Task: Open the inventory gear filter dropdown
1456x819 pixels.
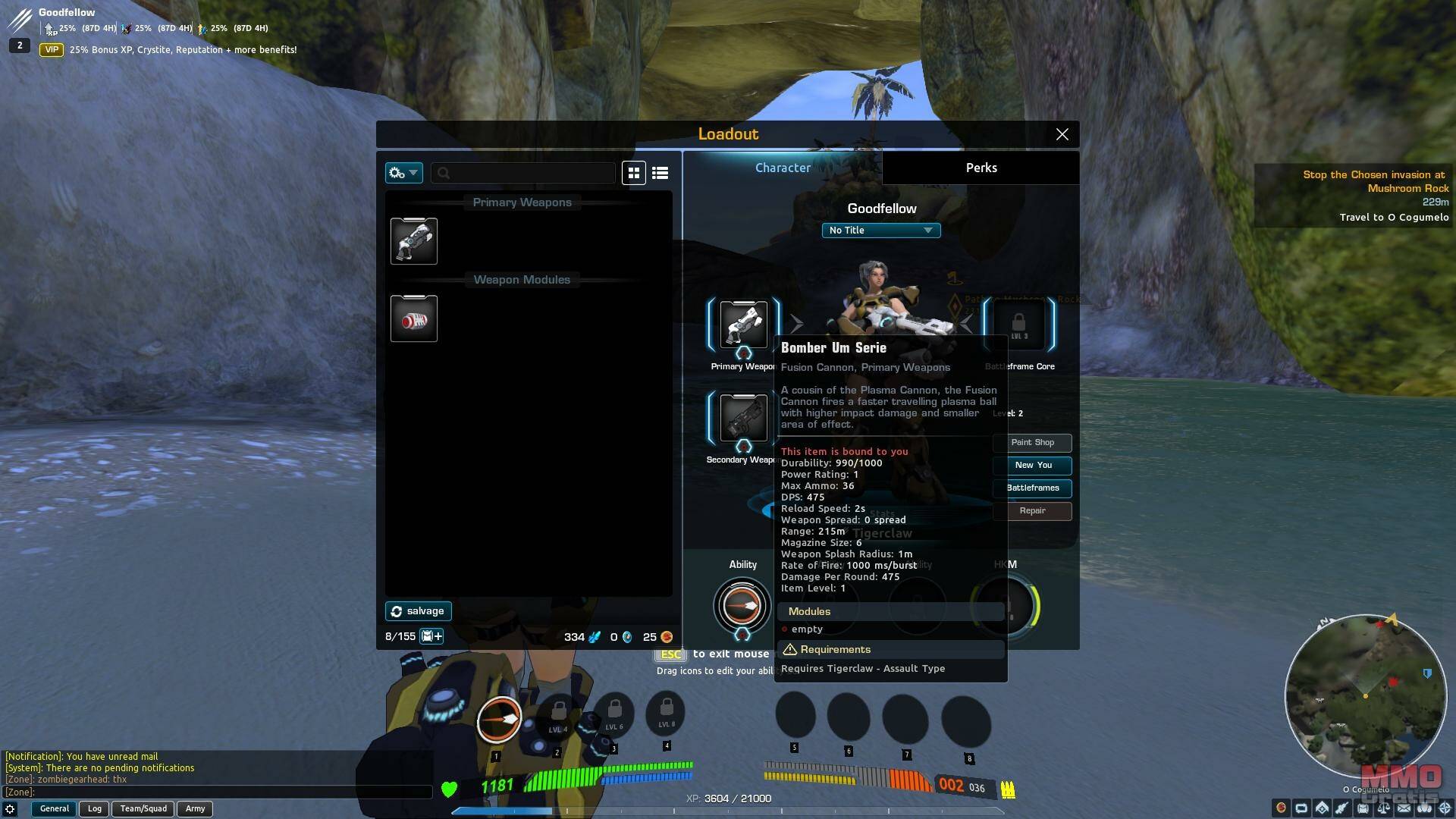Action: (x=403, y=173)
